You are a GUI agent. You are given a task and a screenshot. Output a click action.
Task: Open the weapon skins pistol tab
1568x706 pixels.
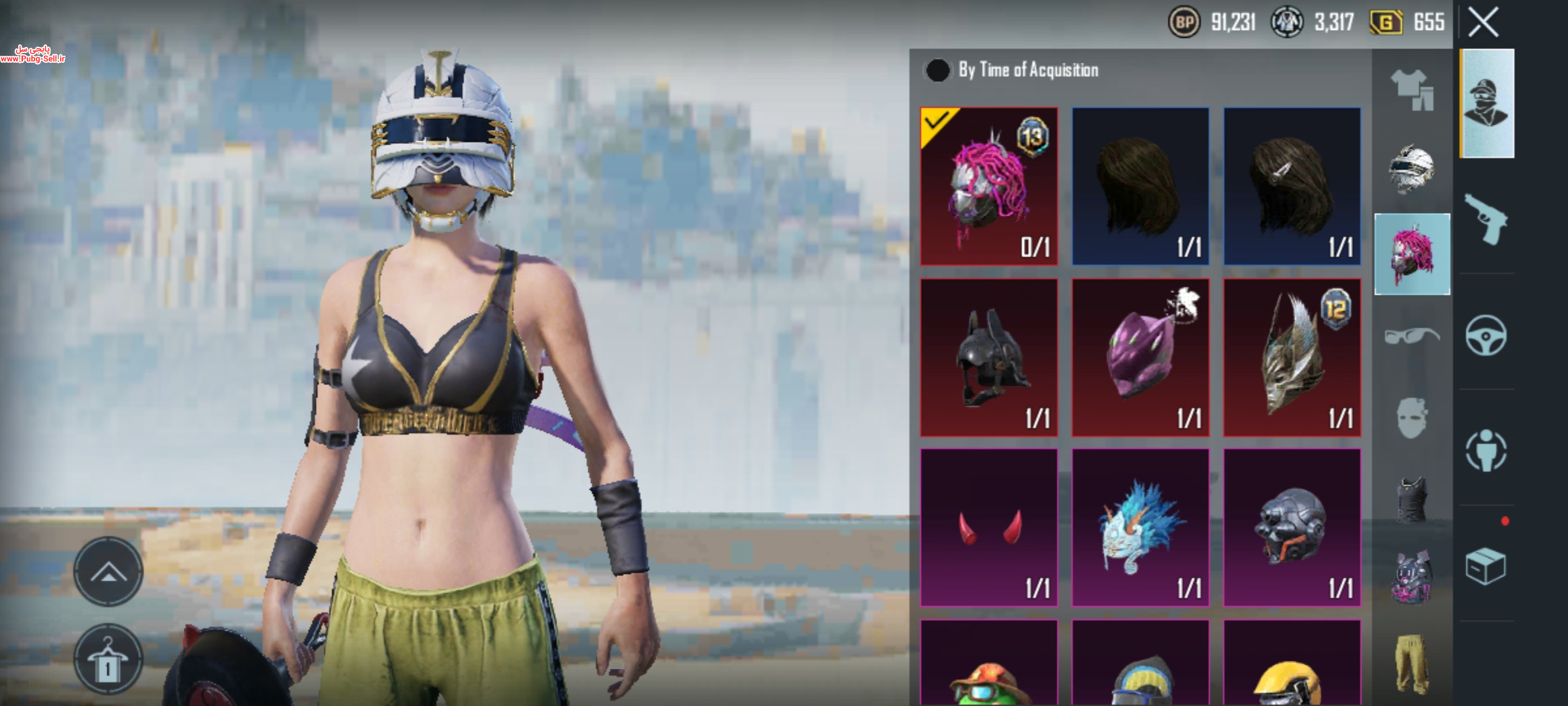[x=1486, y=219]
